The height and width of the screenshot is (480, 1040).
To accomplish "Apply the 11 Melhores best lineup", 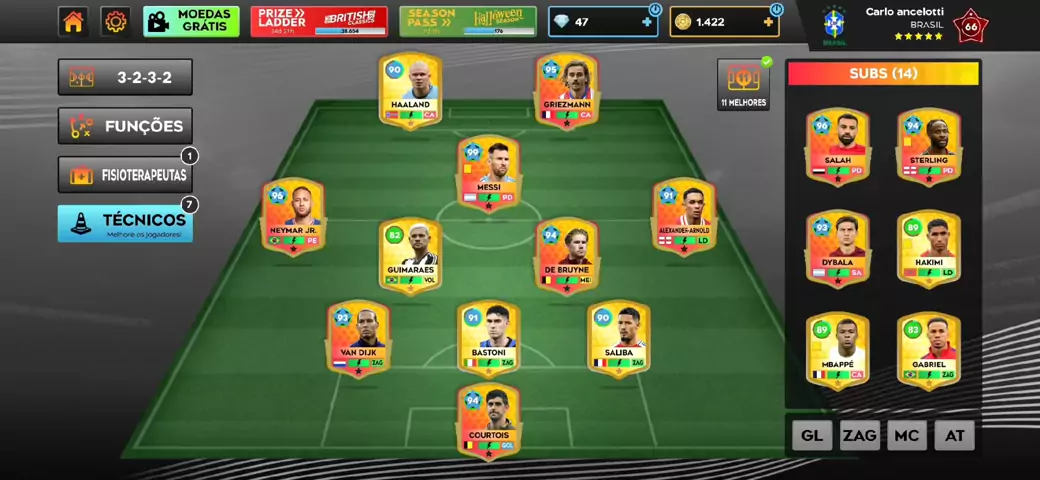I will tap(743, 85).
